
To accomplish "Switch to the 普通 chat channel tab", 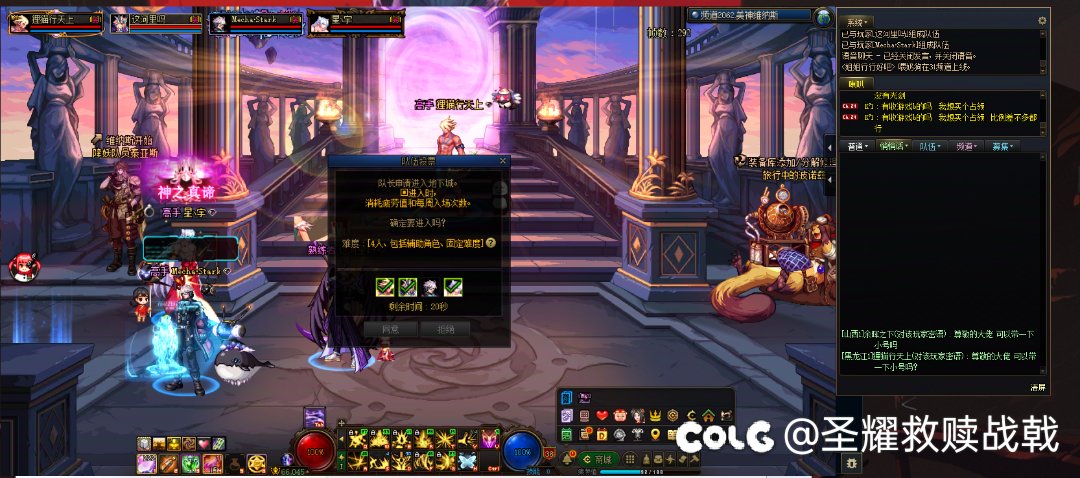I will coord(858,146).
